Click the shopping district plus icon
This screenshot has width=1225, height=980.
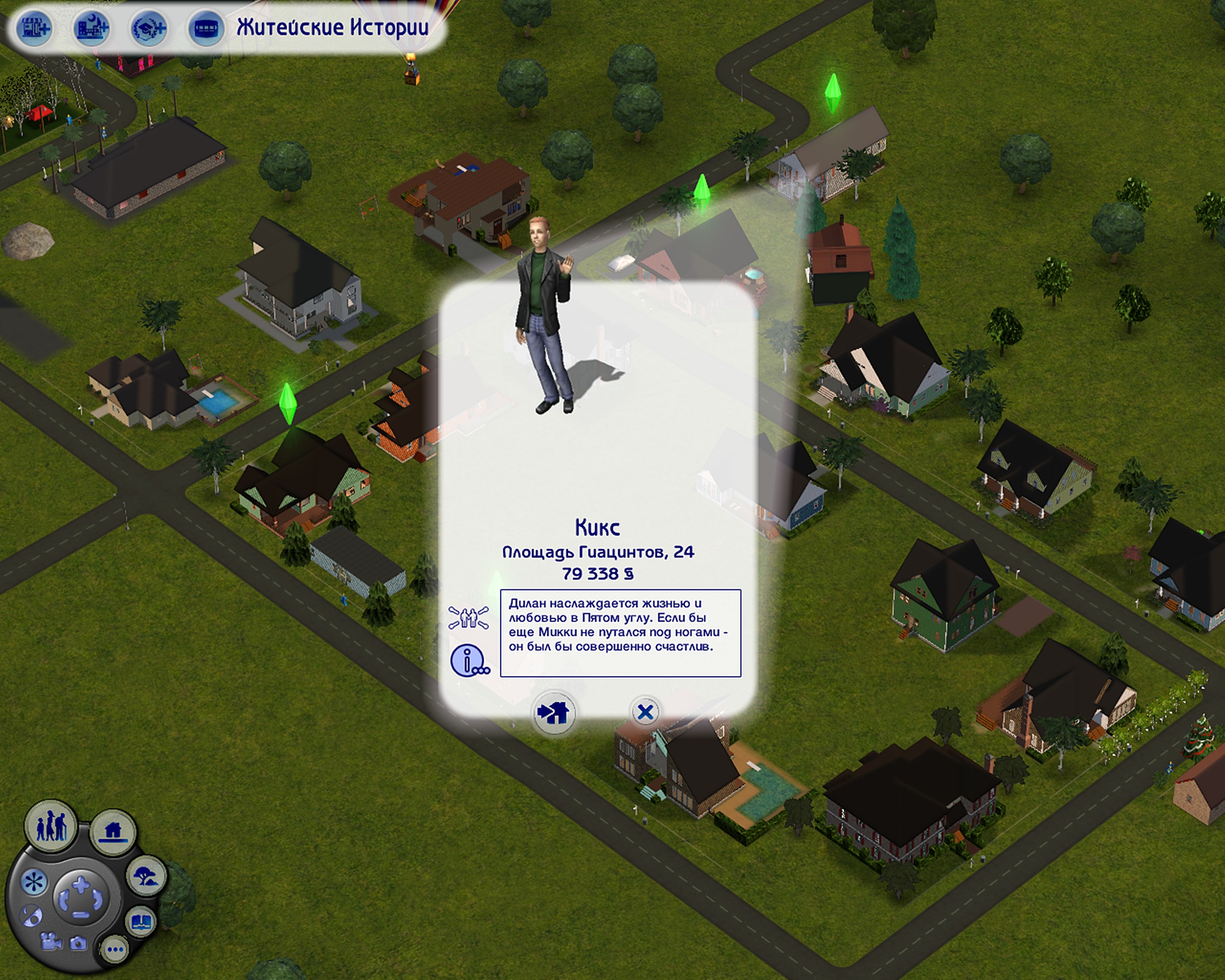point(35,28)
